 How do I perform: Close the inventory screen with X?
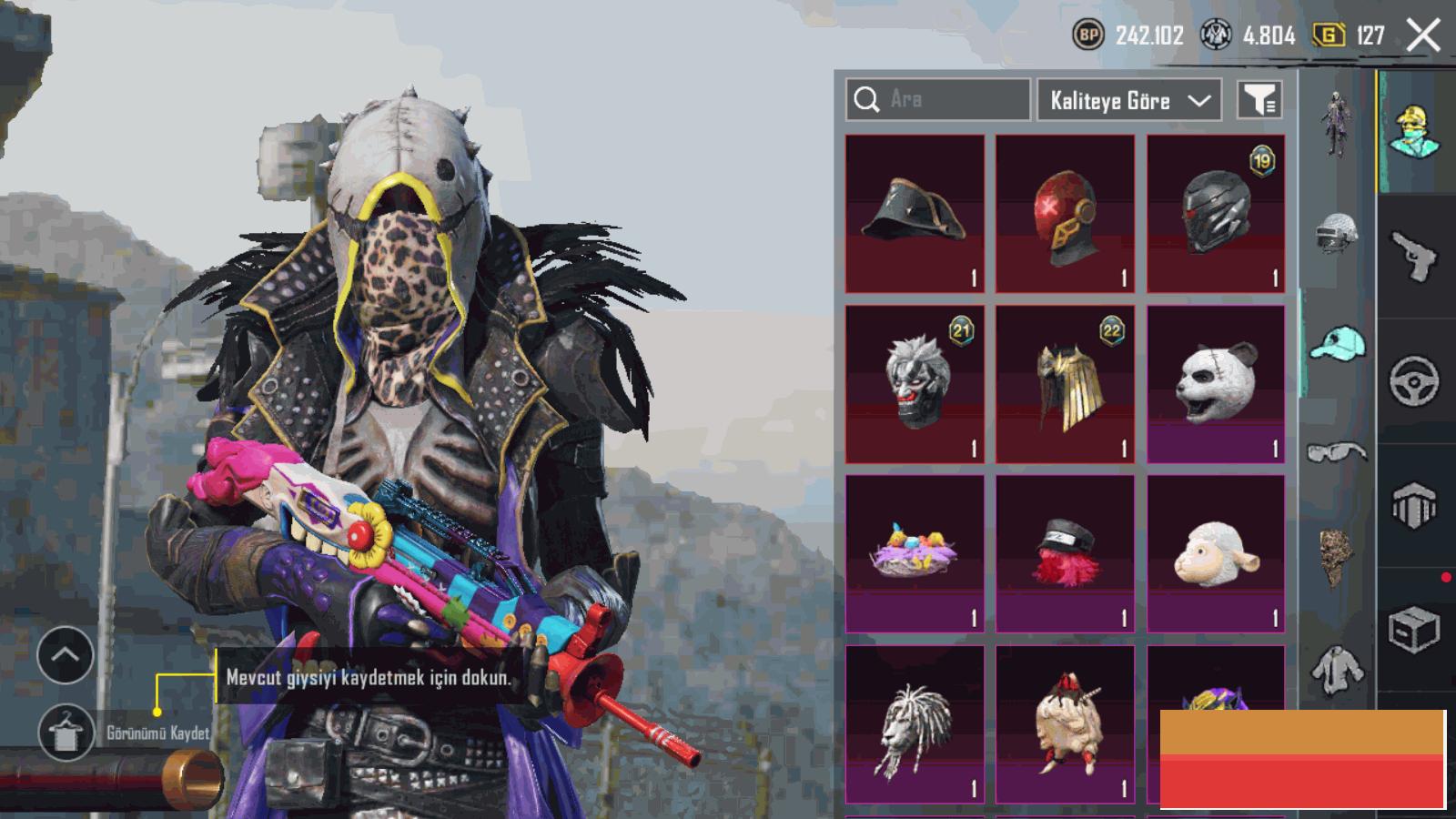click(1423, 36)
